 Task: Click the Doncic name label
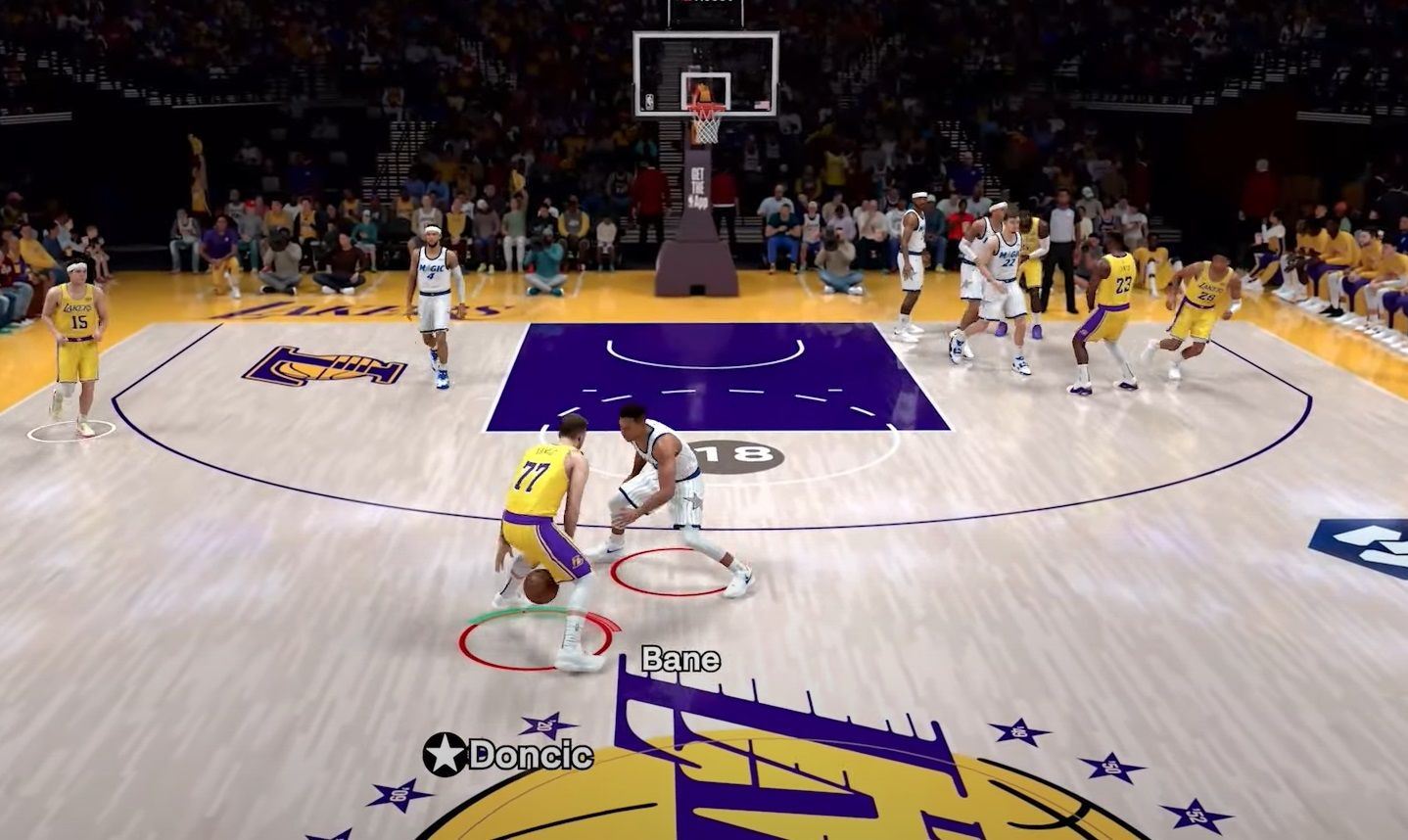[x=529, y=755]
